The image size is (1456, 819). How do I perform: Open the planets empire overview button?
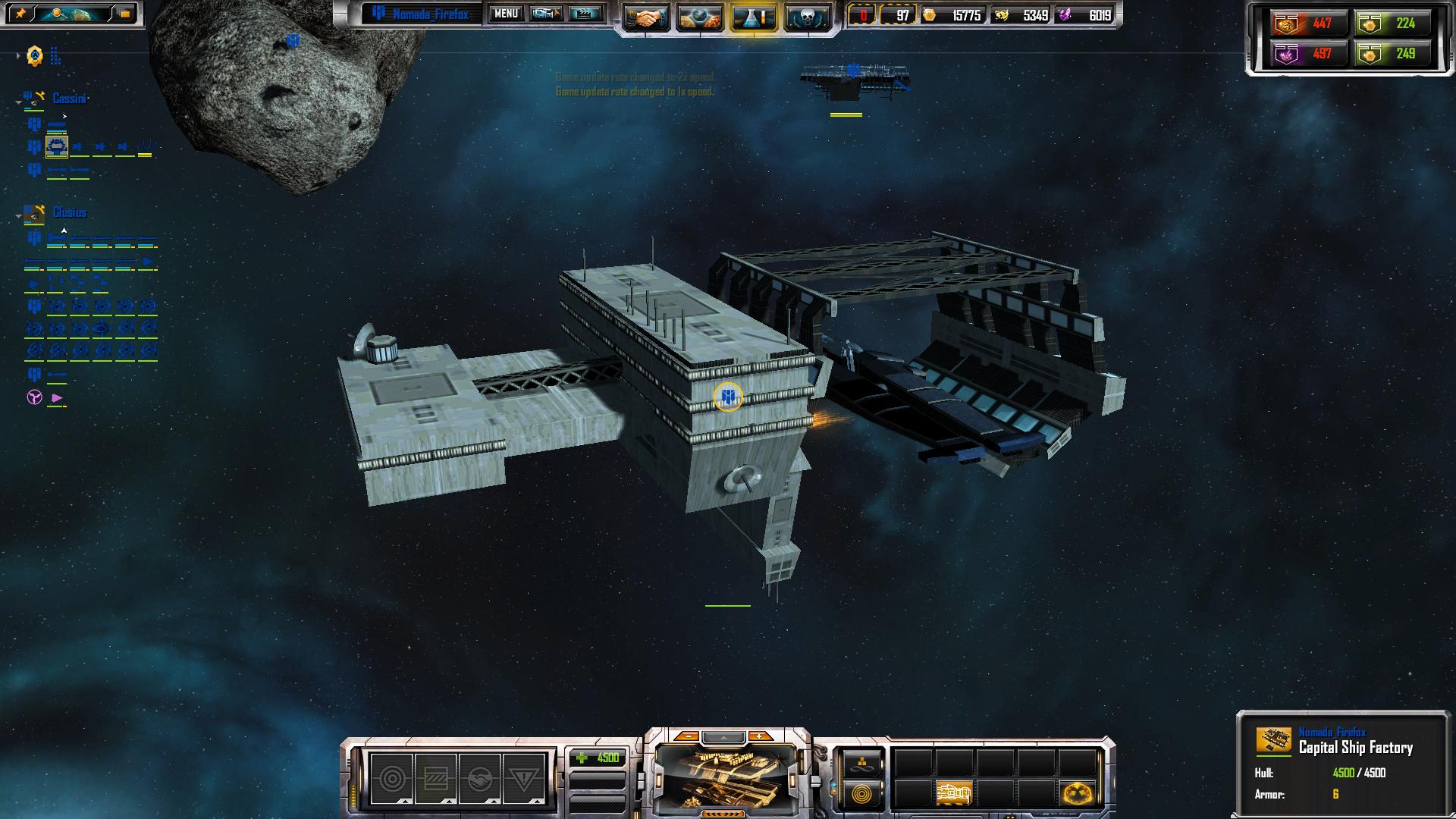pos(700,17)
